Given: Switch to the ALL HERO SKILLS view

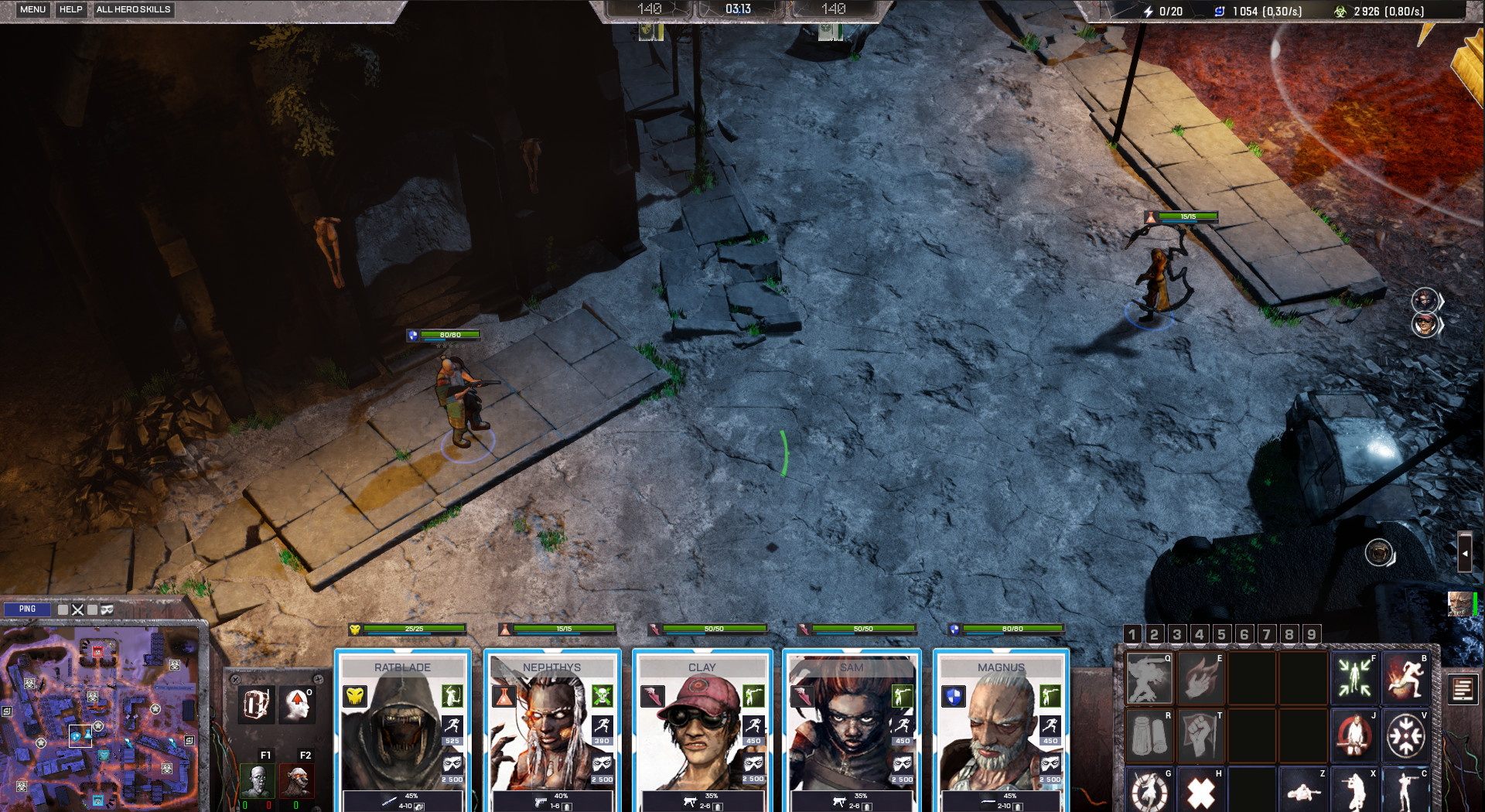Looking at the screenshot, I should [x=133, y=10].
